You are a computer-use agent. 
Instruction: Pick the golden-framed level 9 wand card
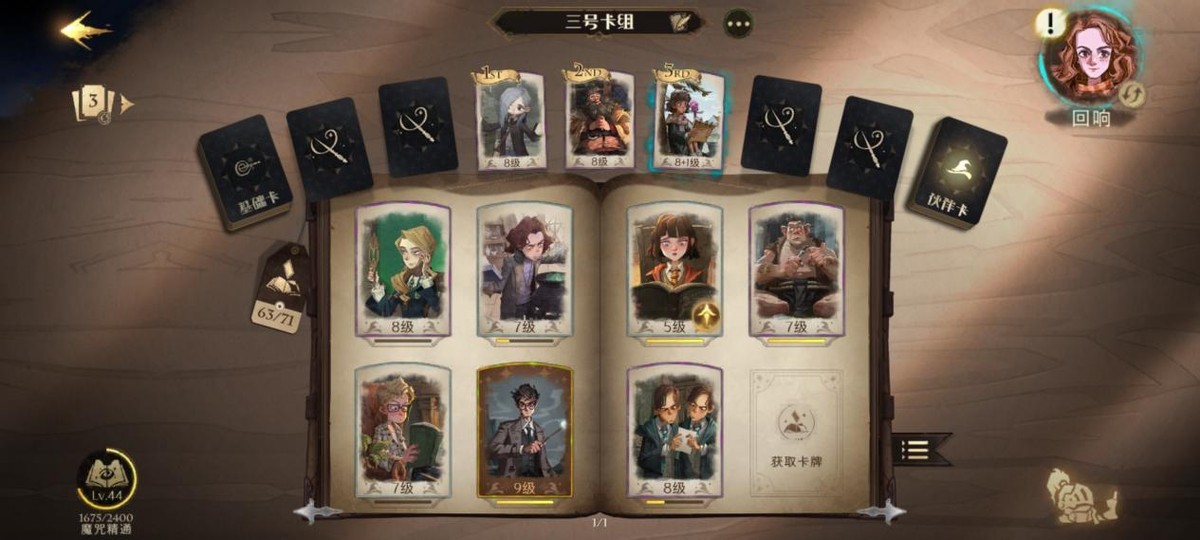coord(524,430)
